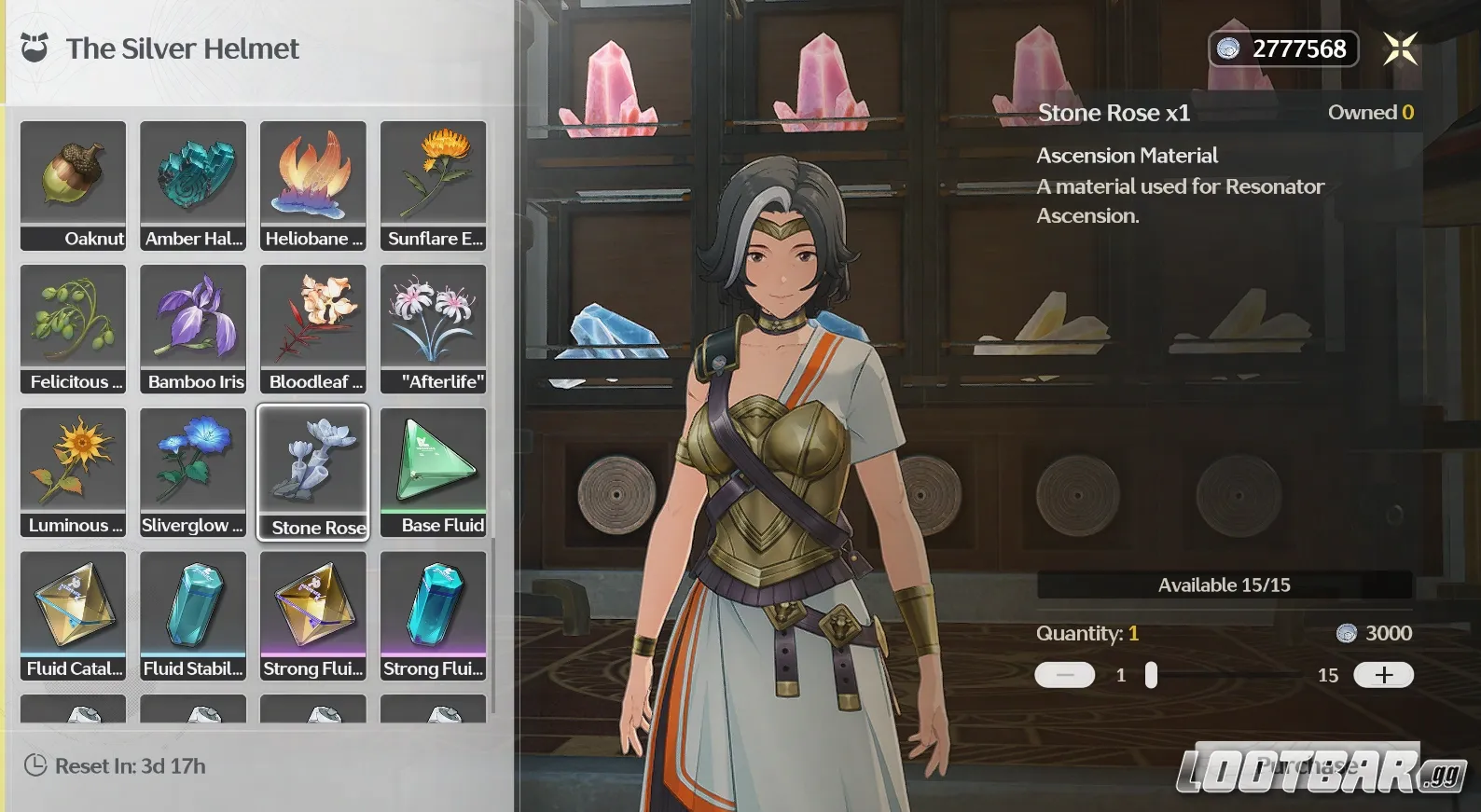
Task: Select the Felicitous green olives item
Action: (x=73, y=328)
